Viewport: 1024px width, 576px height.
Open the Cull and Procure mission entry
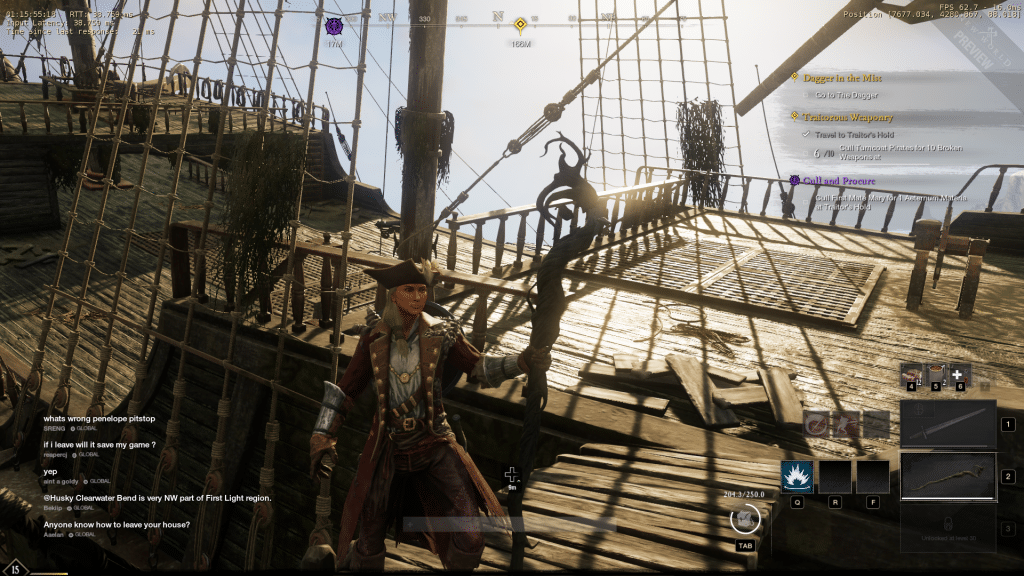click(838, 181)
